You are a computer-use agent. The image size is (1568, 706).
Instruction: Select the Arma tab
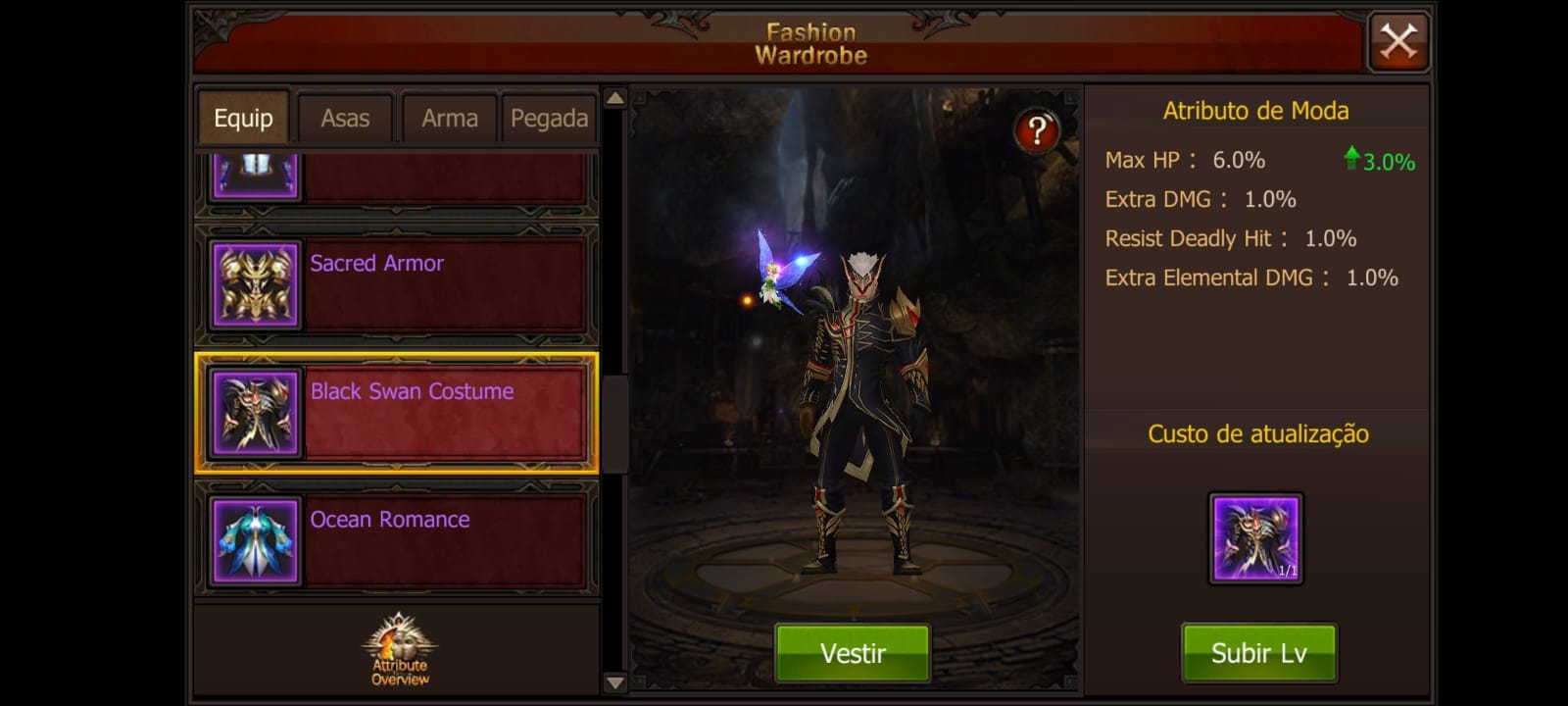coord(449,119)
